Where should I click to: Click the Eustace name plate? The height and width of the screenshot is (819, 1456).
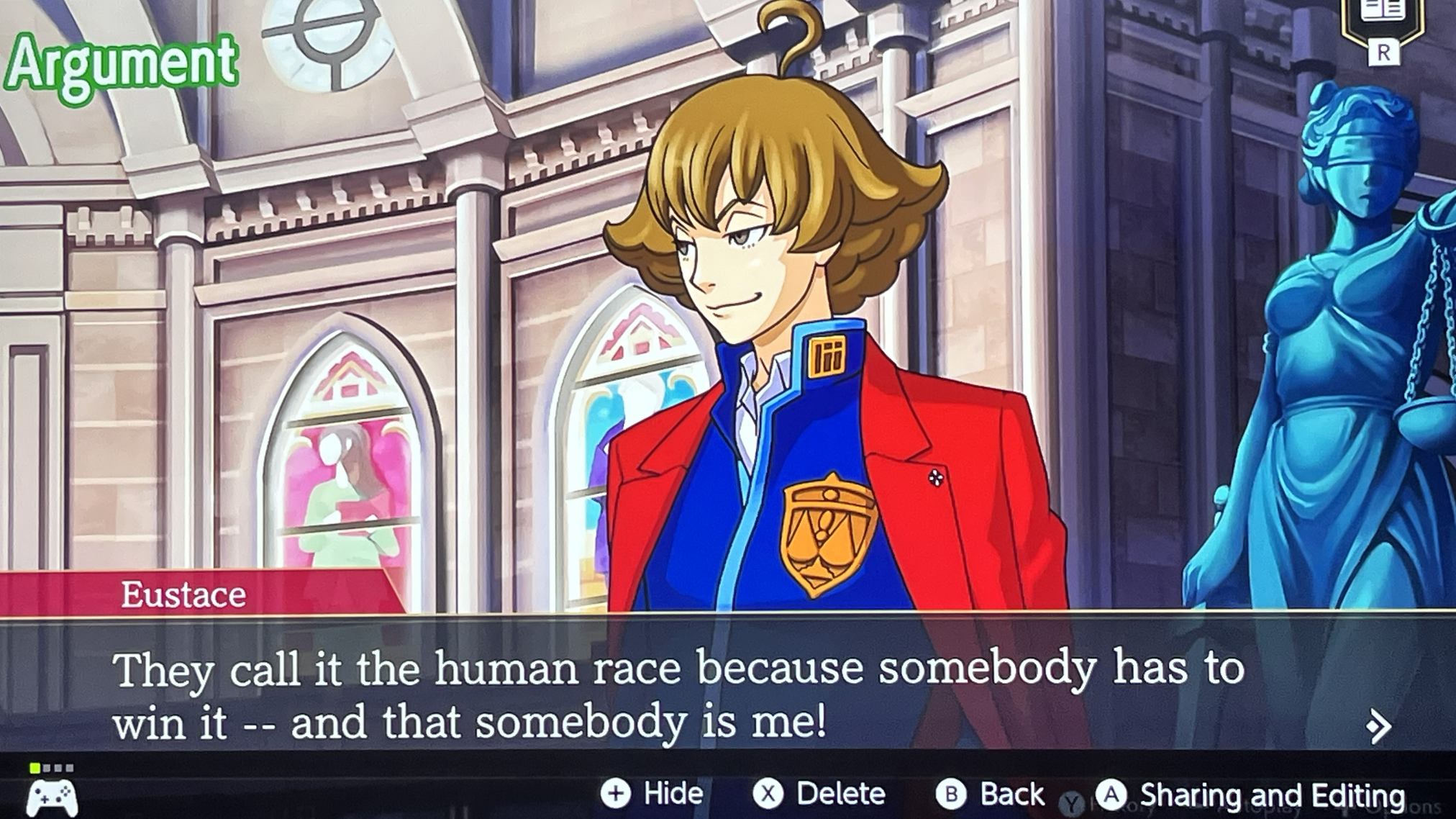tap(183, 595)
